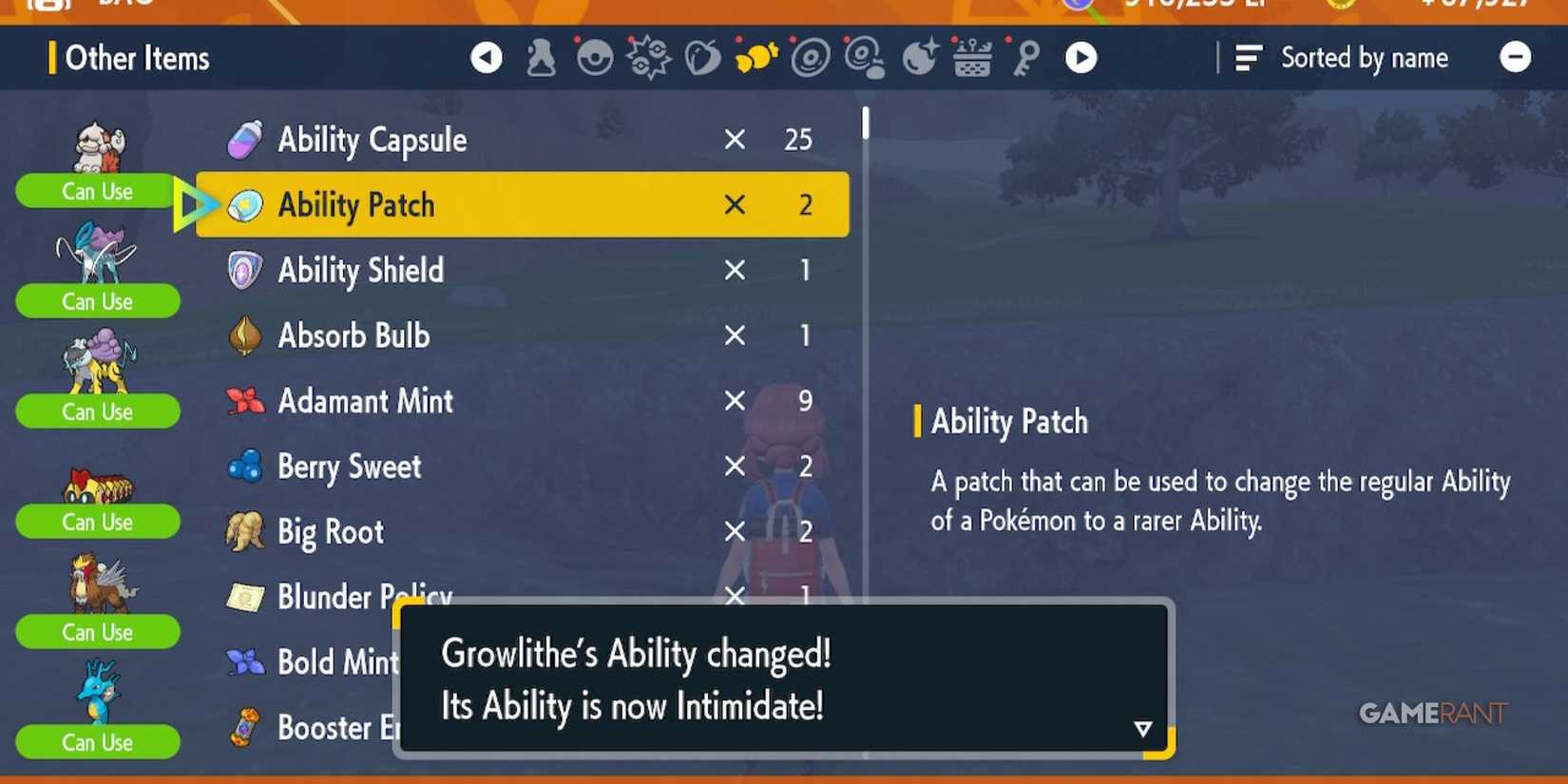Select the Poké Balls pocket icon
The height and width of the screenshot is (784, 1568).
tap(593, 57)
